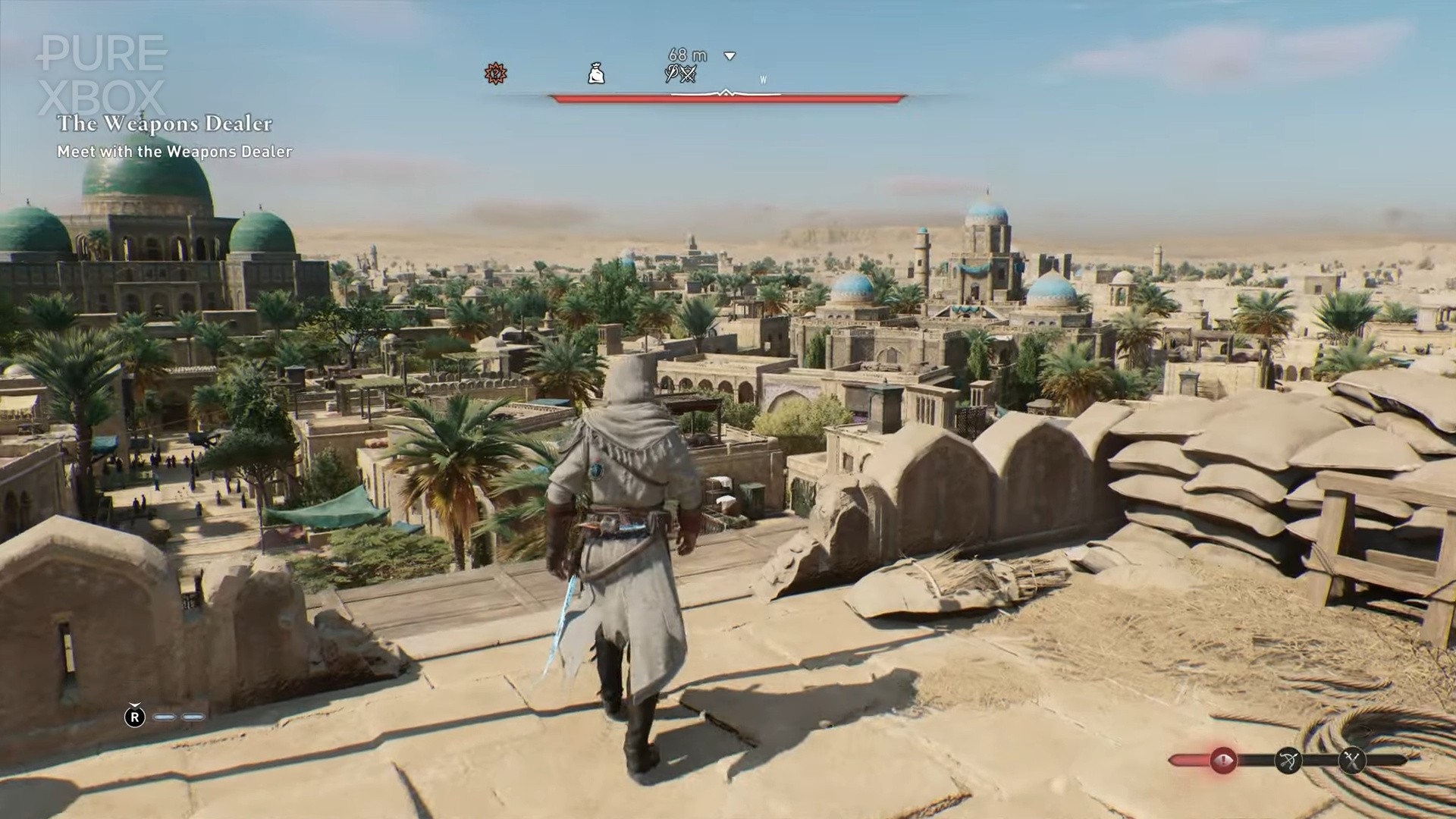The height and width of the screenshot is (819, 1456).
Task: Click the R button prompt near ability pips
Action: pos(135,715)
